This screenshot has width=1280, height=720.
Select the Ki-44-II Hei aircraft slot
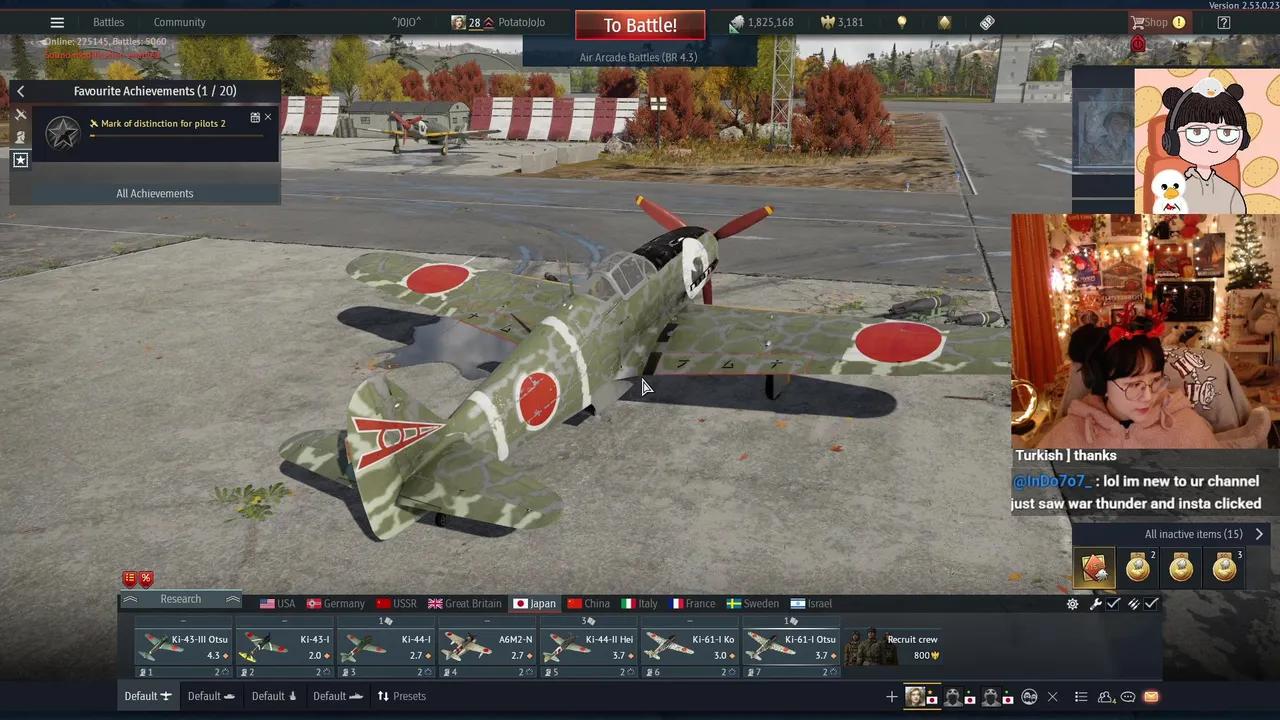pos(589,646)
